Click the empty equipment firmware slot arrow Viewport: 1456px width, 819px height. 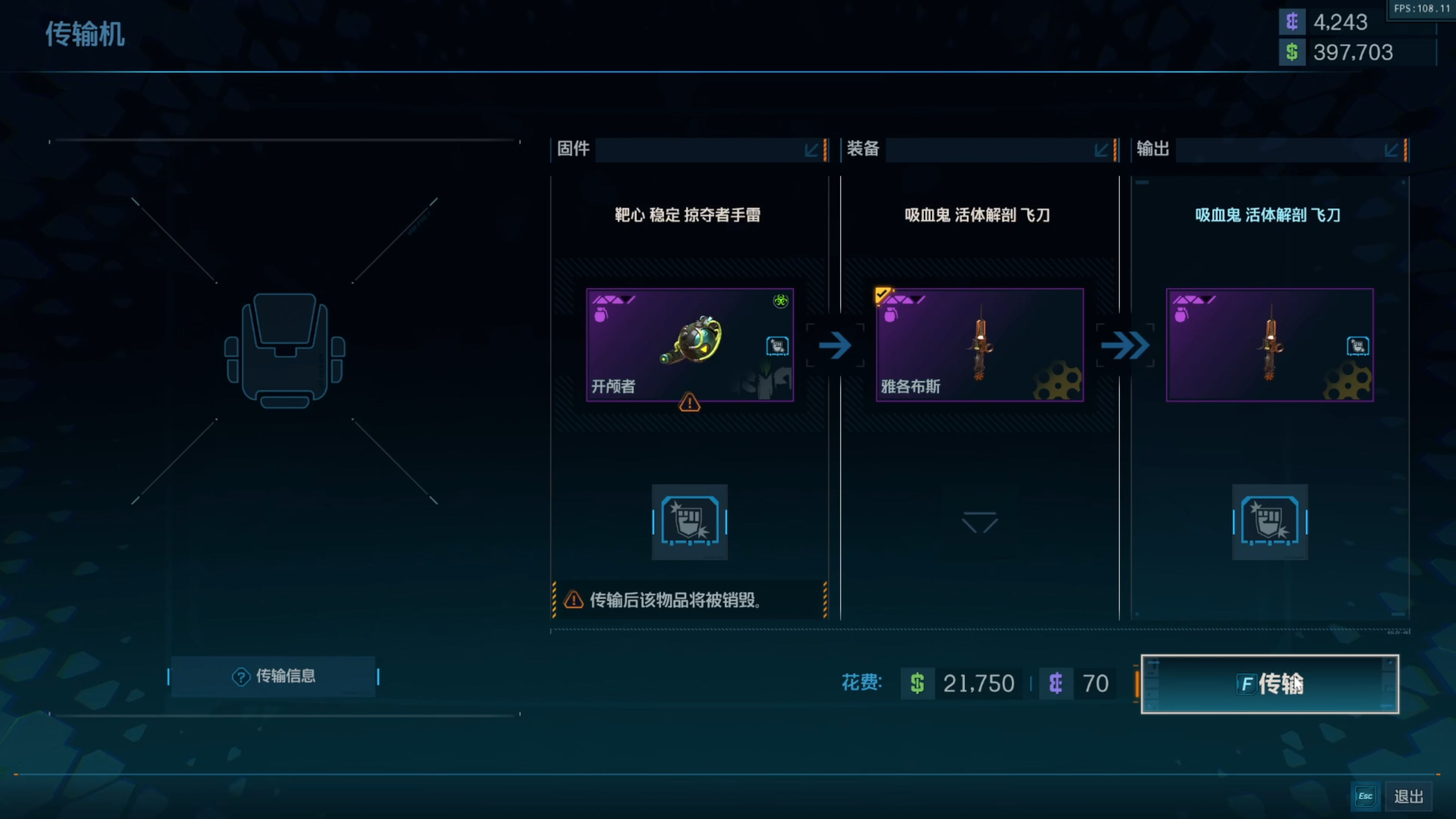point(979,522)
